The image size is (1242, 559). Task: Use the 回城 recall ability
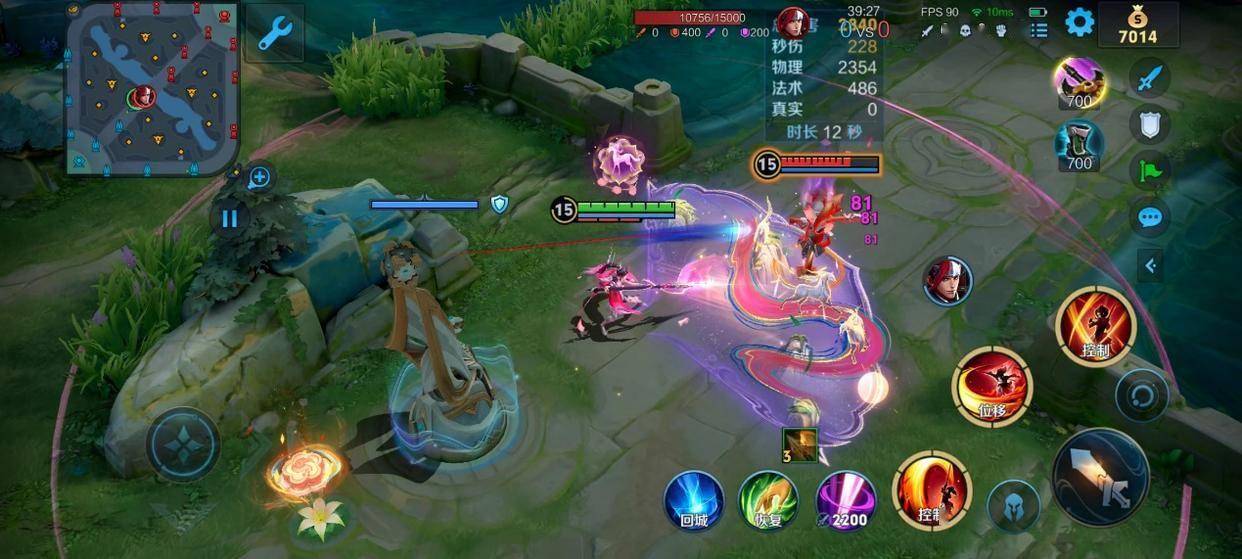pos(694,499)
